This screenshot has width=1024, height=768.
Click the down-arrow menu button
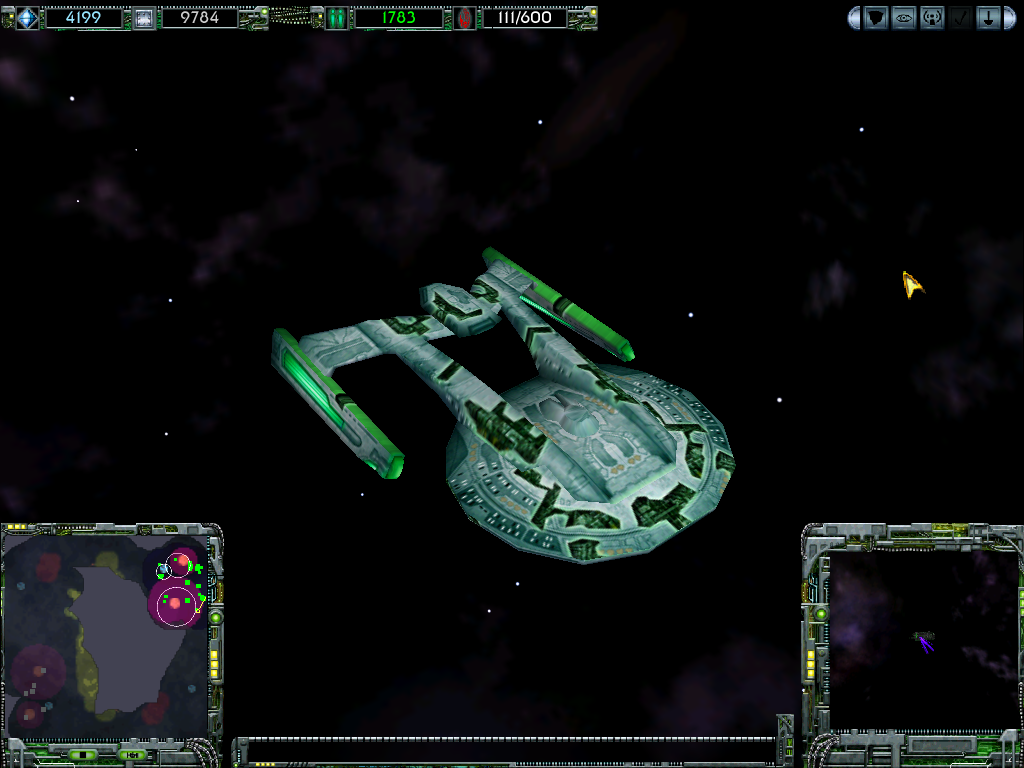click(988, 18)
